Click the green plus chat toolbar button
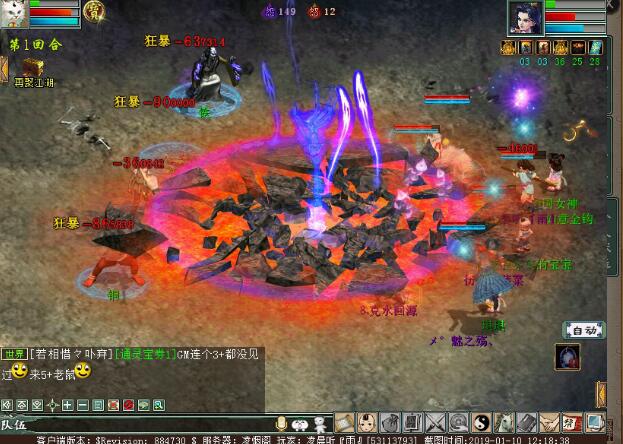623x444 pixels. coord(68,405)
